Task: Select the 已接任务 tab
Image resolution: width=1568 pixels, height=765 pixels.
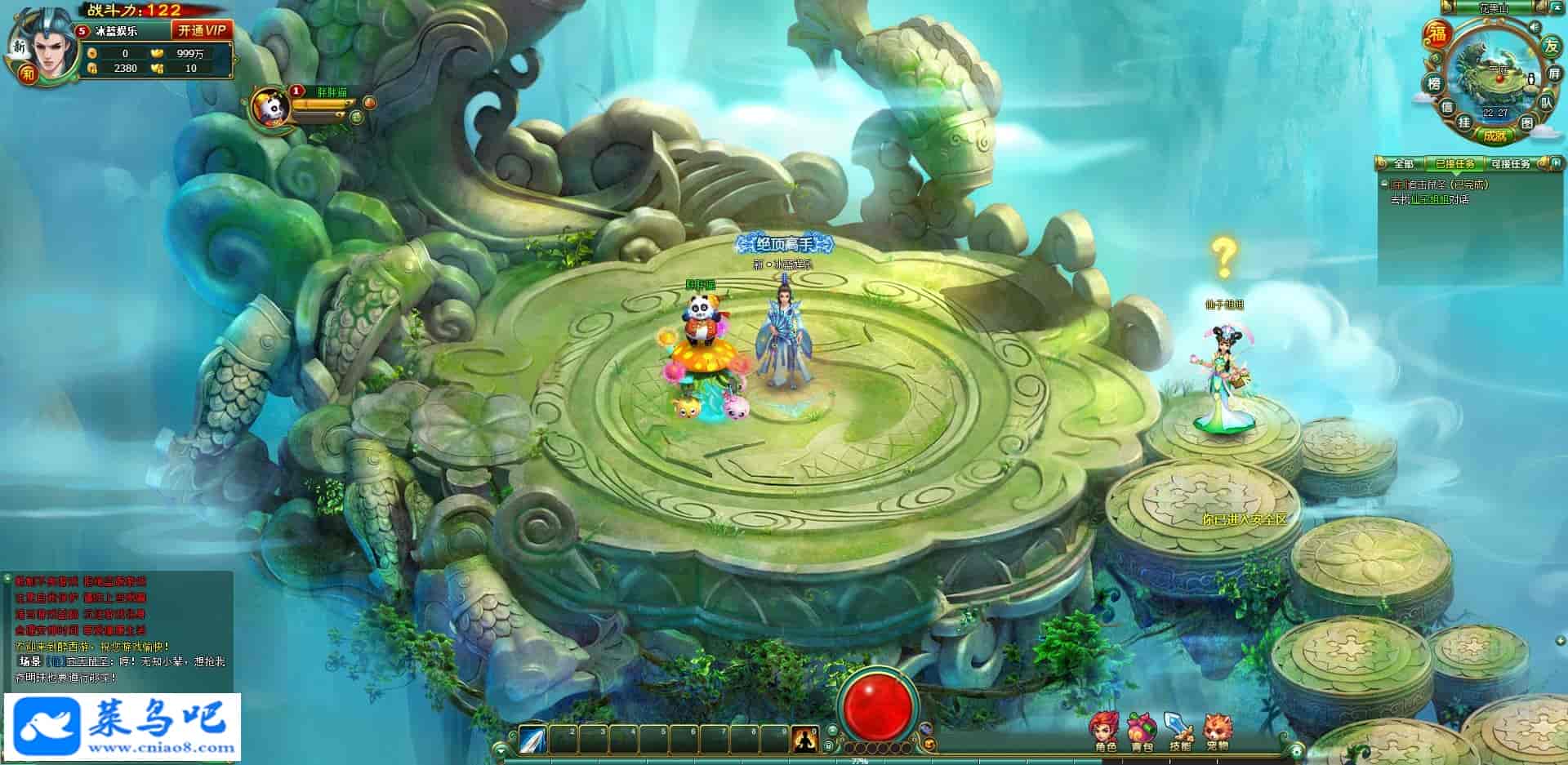Action: coord(1455,164)
